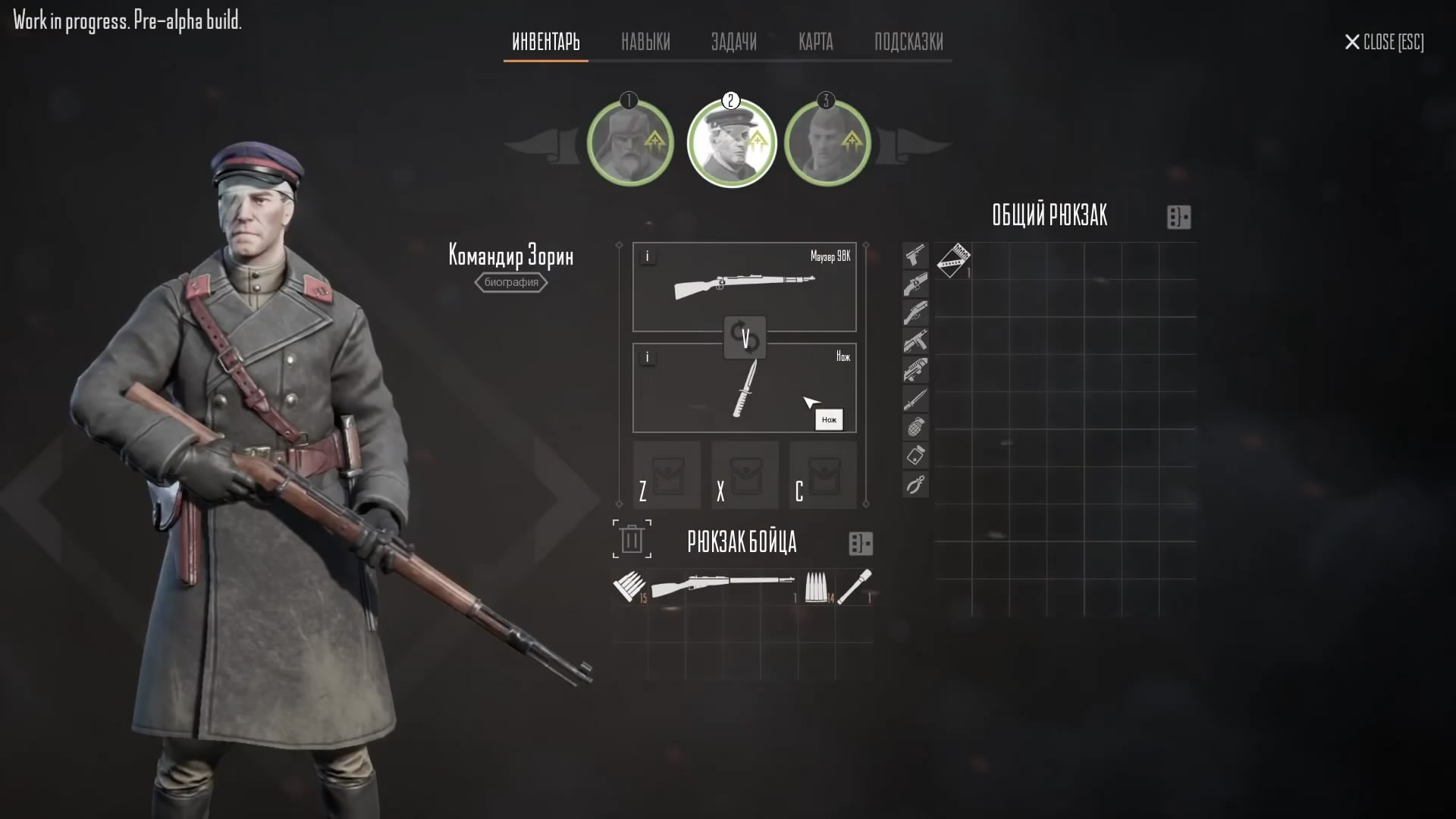Switch to the НАВЫКИ tab
The width and height of the screenshot is (1456, 819).
pos(645,42)
